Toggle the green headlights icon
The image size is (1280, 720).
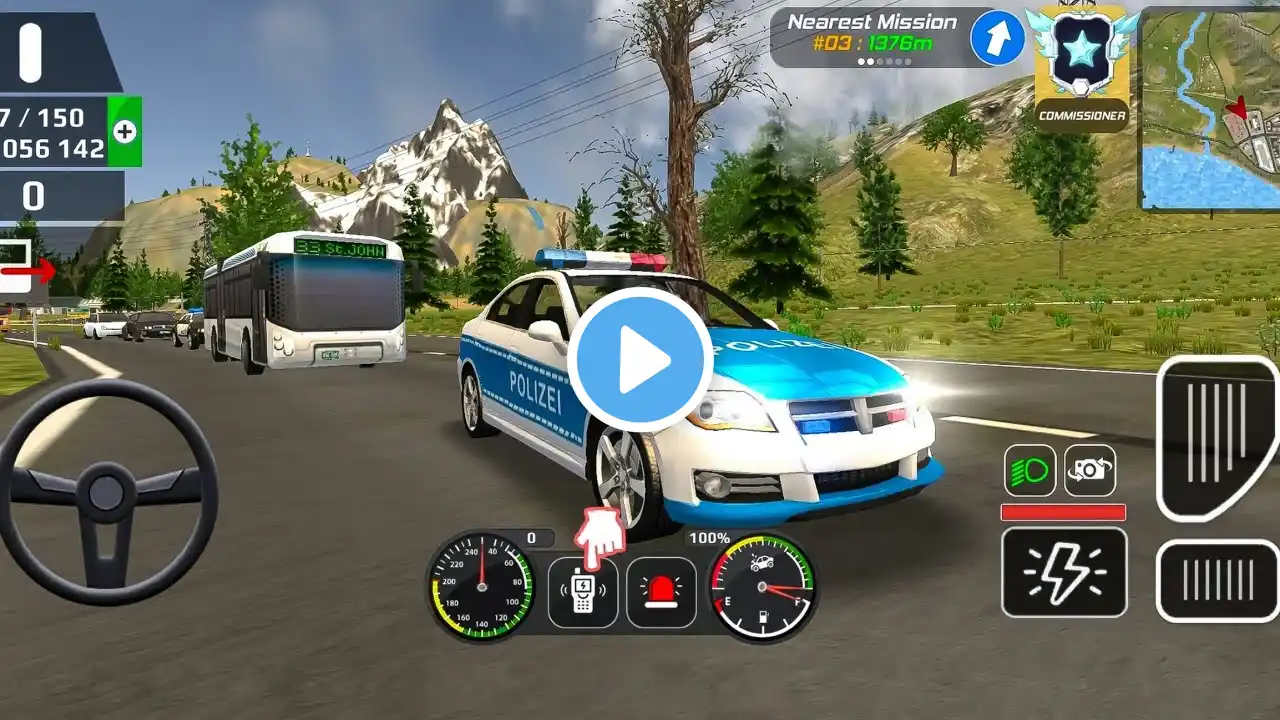1029,471
